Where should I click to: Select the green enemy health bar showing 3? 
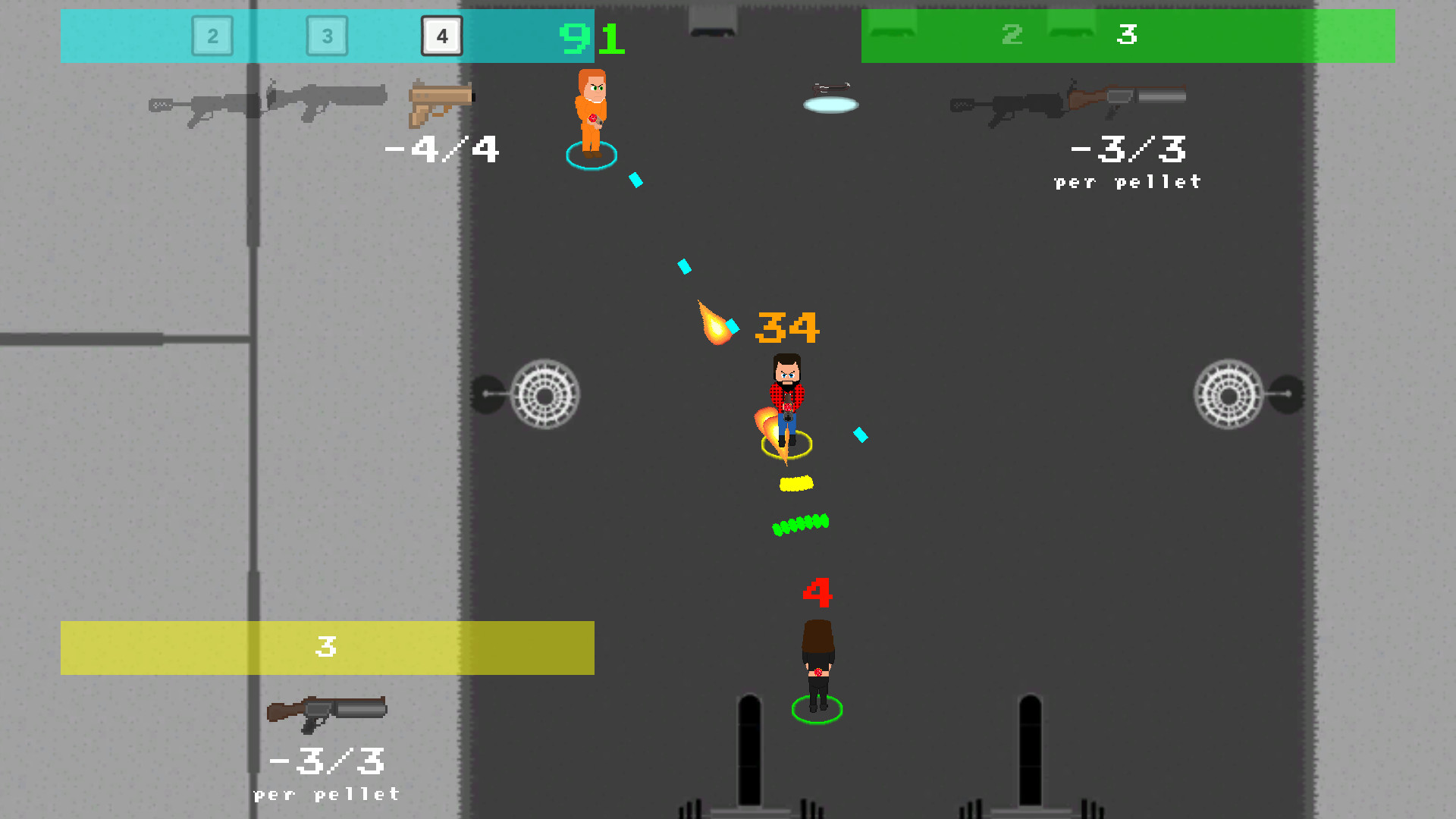coord(1128,36)
